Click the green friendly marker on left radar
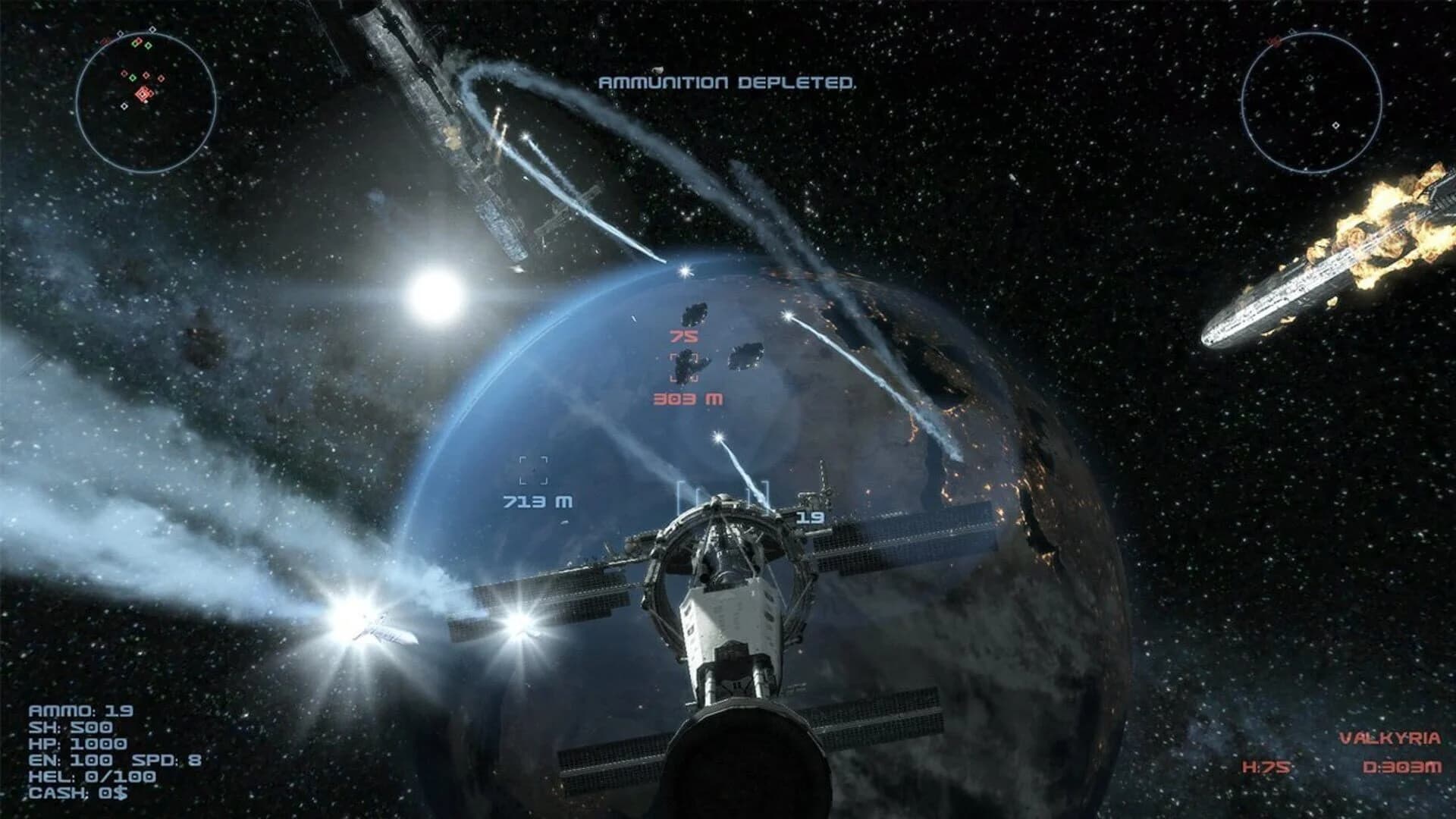The width and height of the screenshot is (1456, 819). [132, 78]
